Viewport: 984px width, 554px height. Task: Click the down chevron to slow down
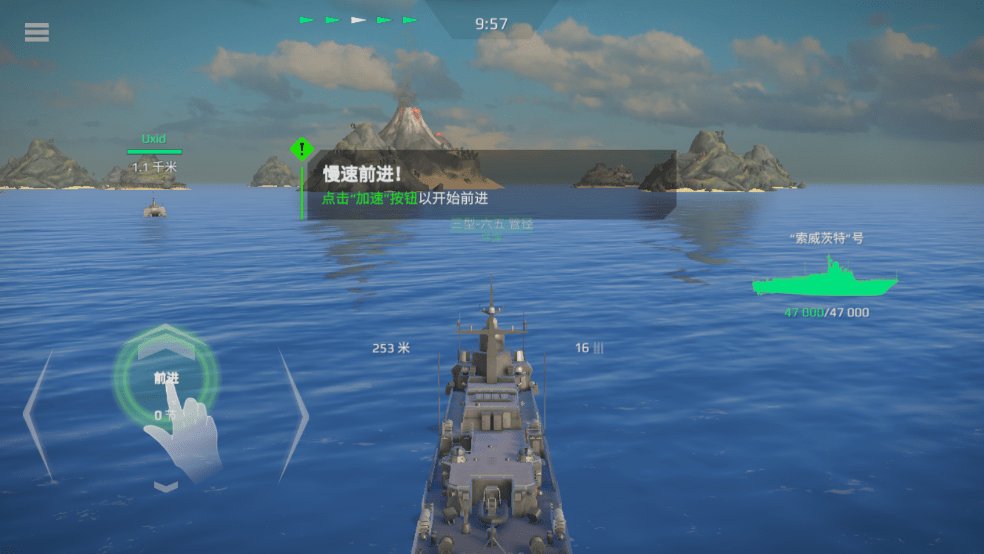[x=166, y=486]
